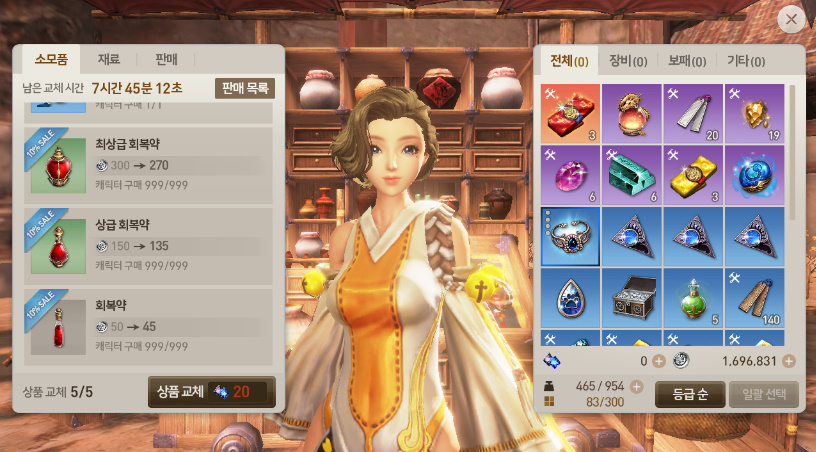Switch to the 장비 inventory tab
Viewport: 816px width, 452px height.
tap(627, 61)
